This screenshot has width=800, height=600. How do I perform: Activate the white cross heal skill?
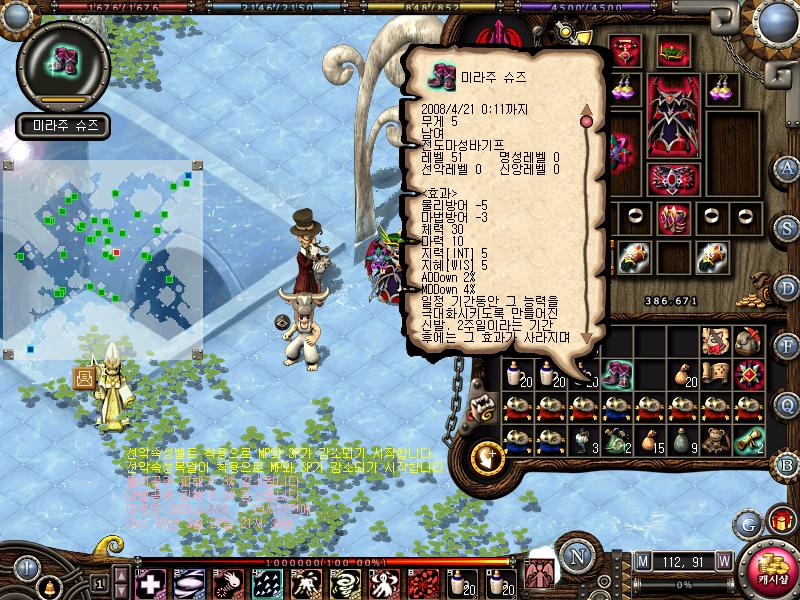[x=149, y=583]
